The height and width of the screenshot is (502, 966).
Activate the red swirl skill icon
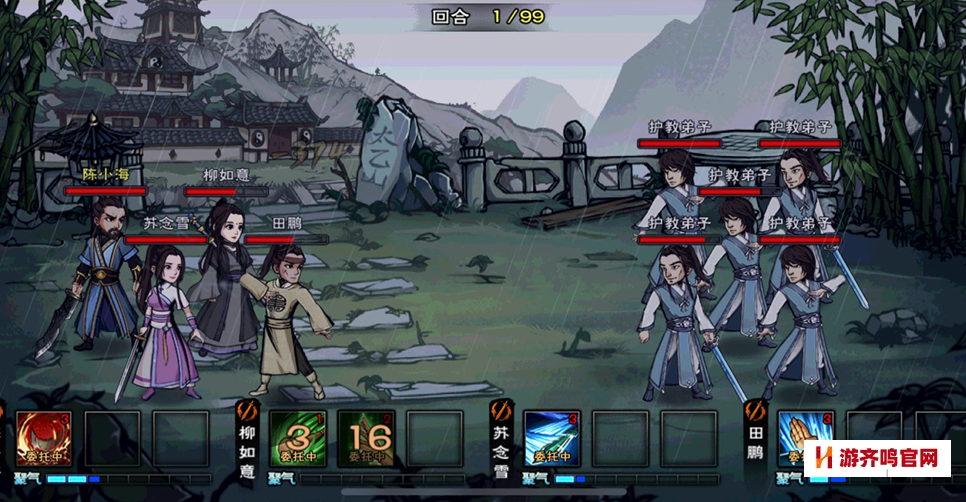point(43,438)
